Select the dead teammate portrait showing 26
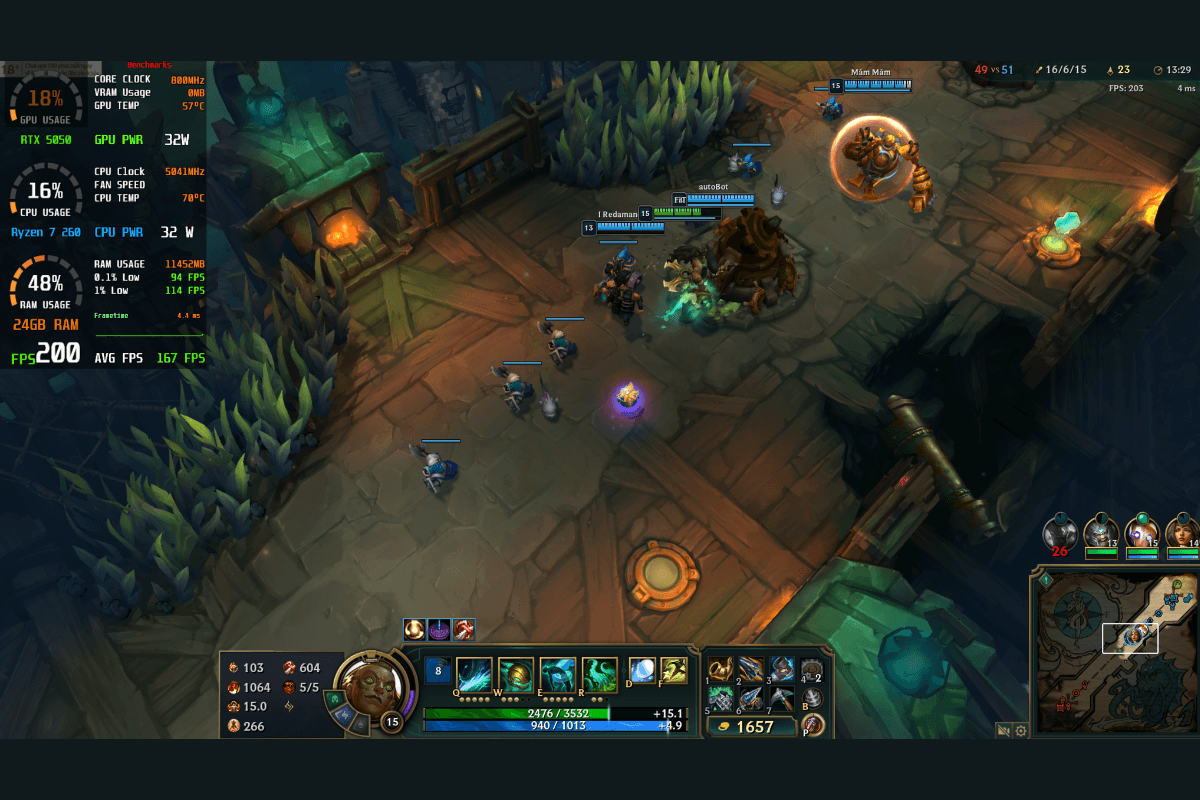The height and width of the screenshot is (800, 1200). (x=1060, y=533)
